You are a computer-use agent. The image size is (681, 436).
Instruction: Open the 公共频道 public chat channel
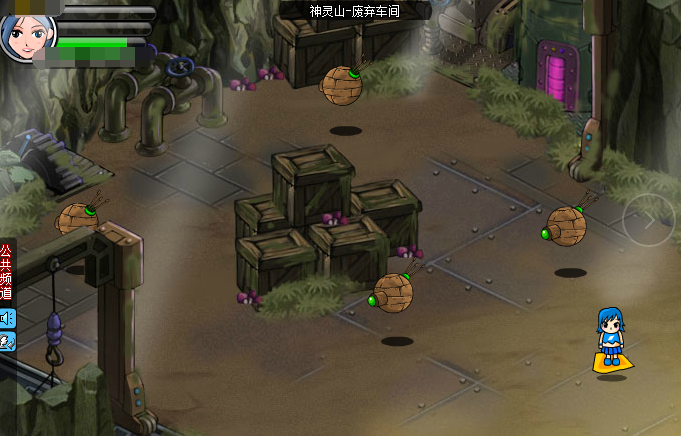(7, 272)
